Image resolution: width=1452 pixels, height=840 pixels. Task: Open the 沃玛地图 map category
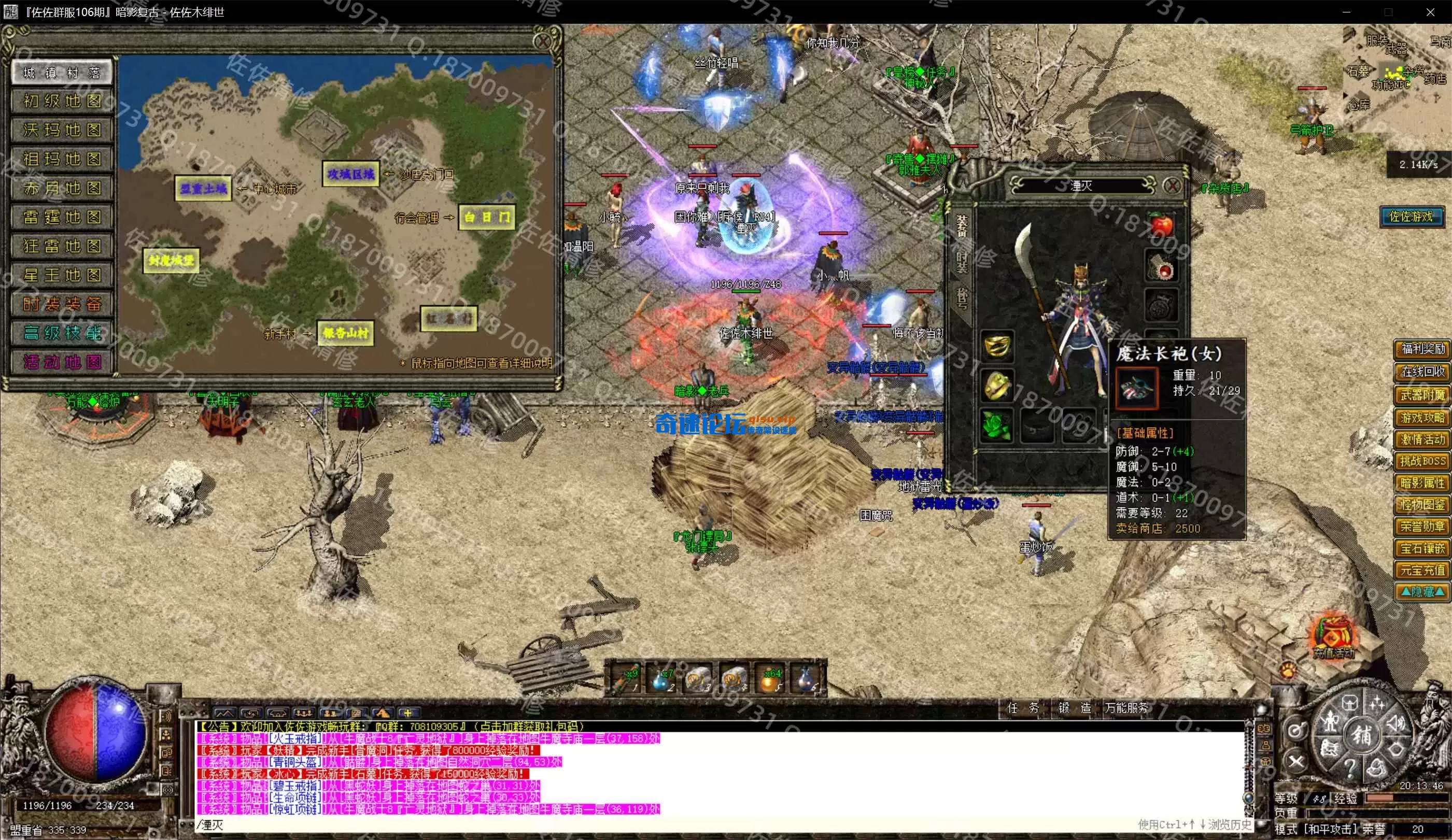pyautogui.click(x=62, y=130)
